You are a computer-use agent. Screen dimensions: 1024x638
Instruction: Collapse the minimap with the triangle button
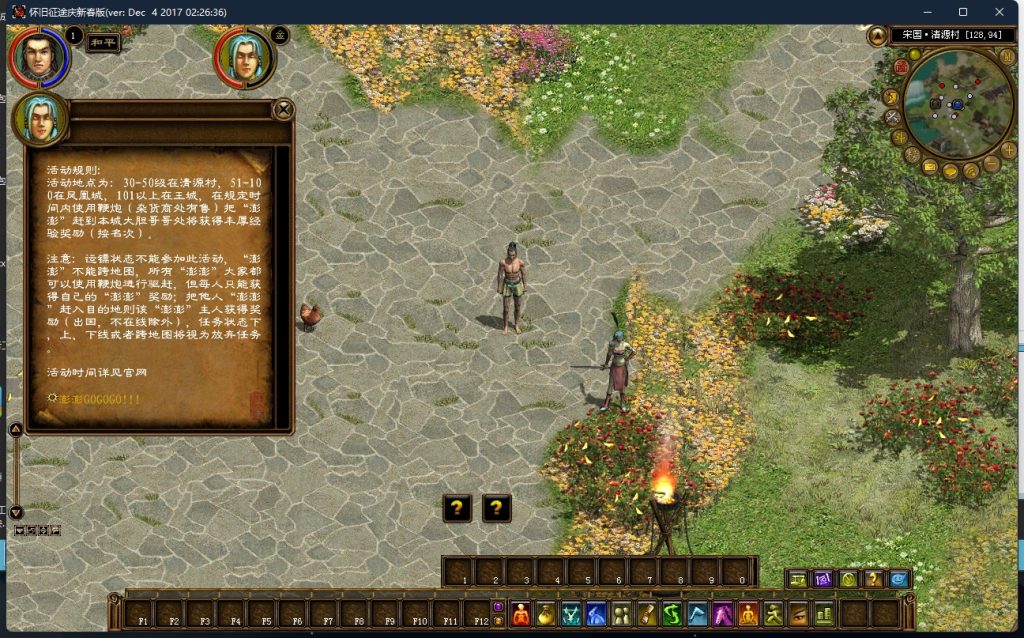point(877,36)
